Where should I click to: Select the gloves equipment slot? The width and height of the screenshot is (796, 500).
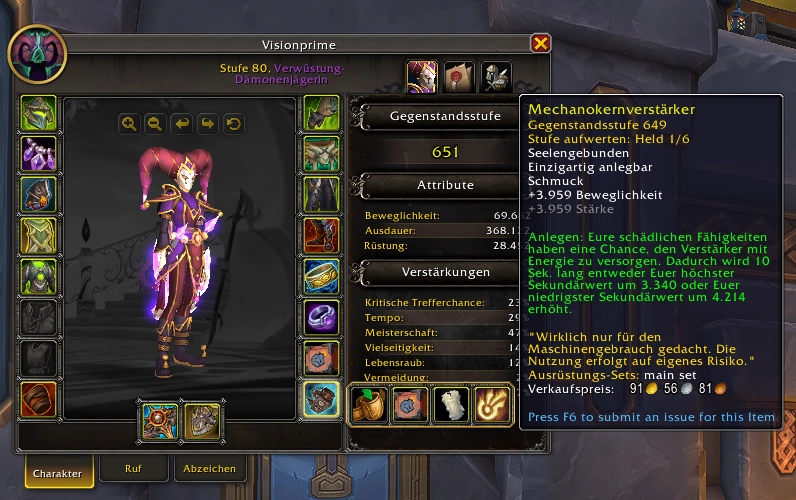point(322,113)
